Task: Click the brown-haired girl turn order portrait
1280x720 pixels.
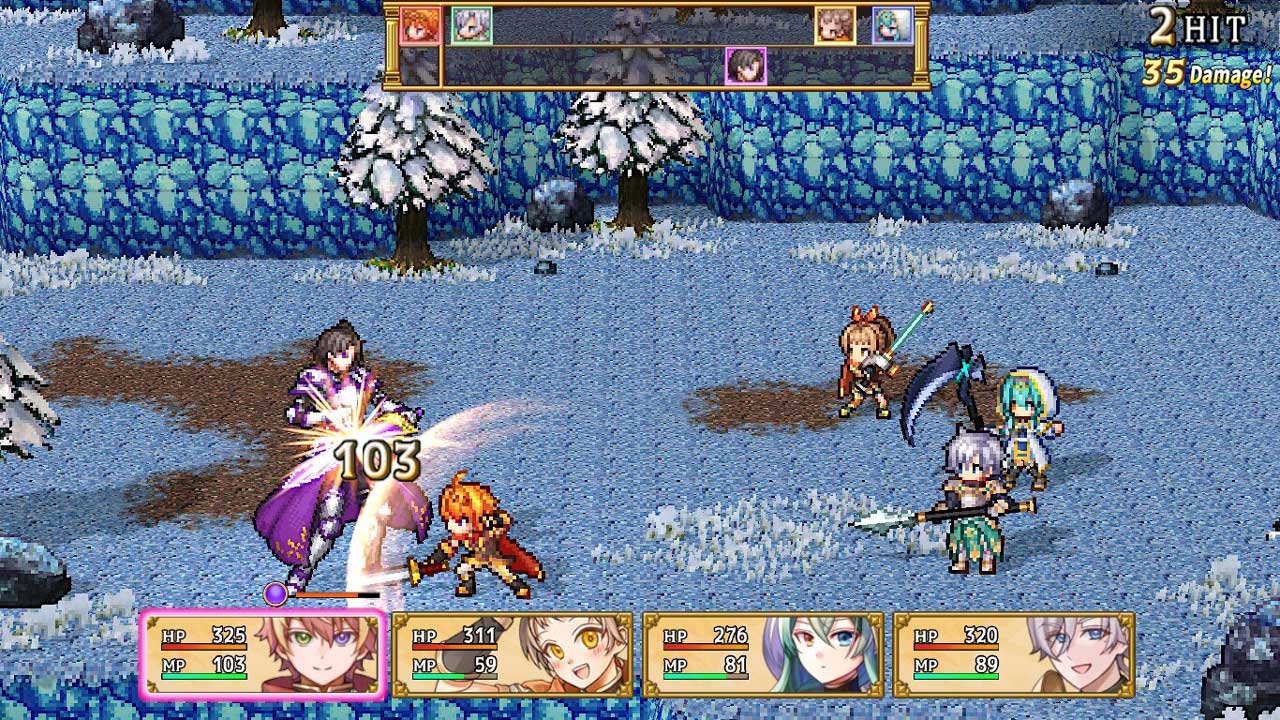Action: (x=835, y=26)
